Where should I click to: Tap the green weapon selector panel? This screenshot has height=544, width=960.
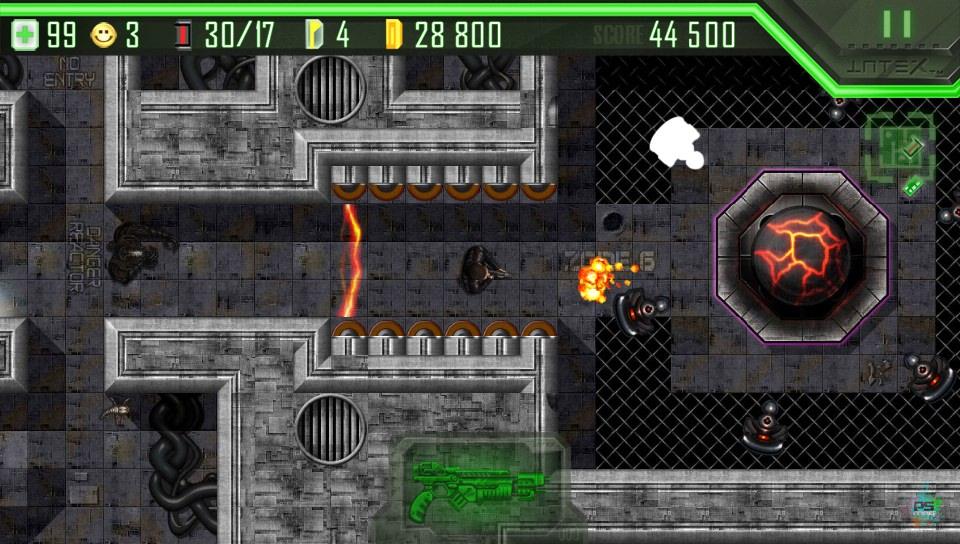478,489
